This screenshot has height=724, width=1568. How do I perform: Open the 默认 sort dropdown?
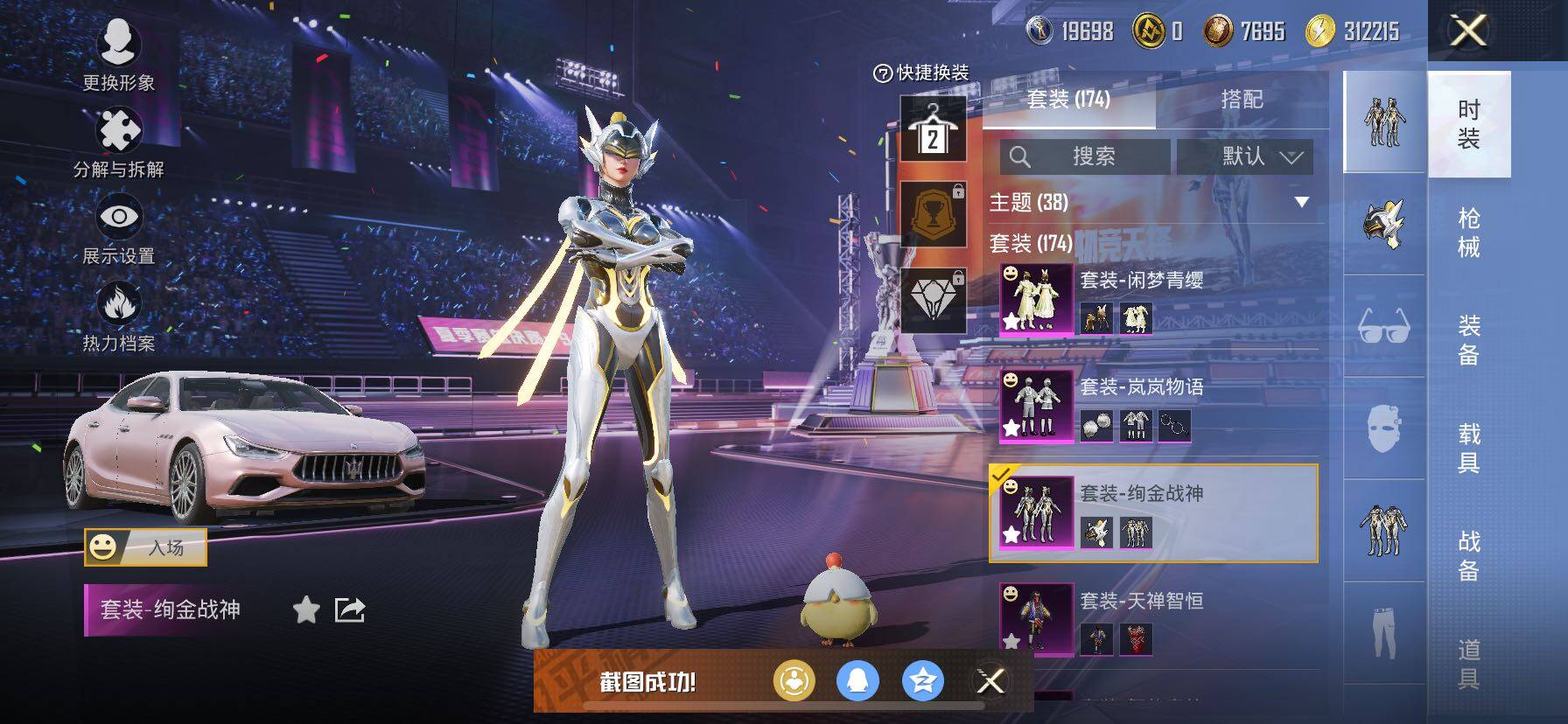pyautogui.click(x=1244, y=157)
